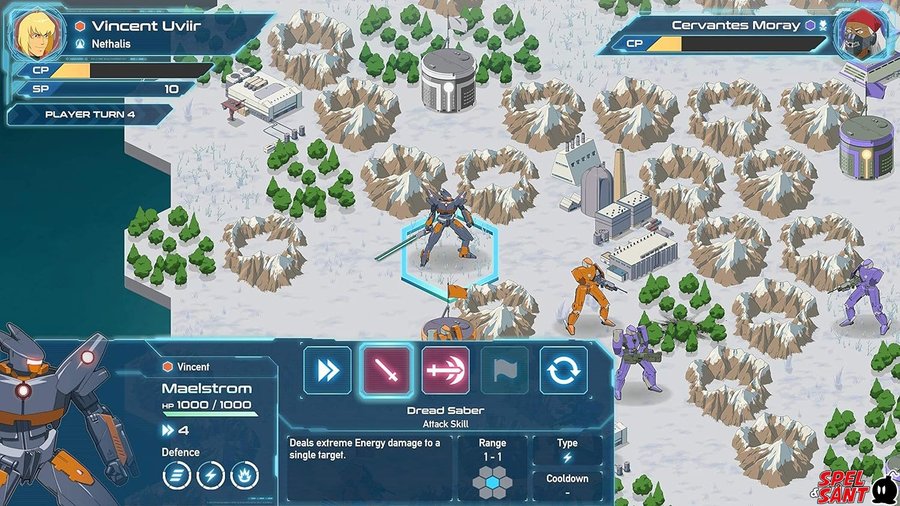Select the double-arrow move action
Screen dimensions: 900x506
(x=328, y=370)
